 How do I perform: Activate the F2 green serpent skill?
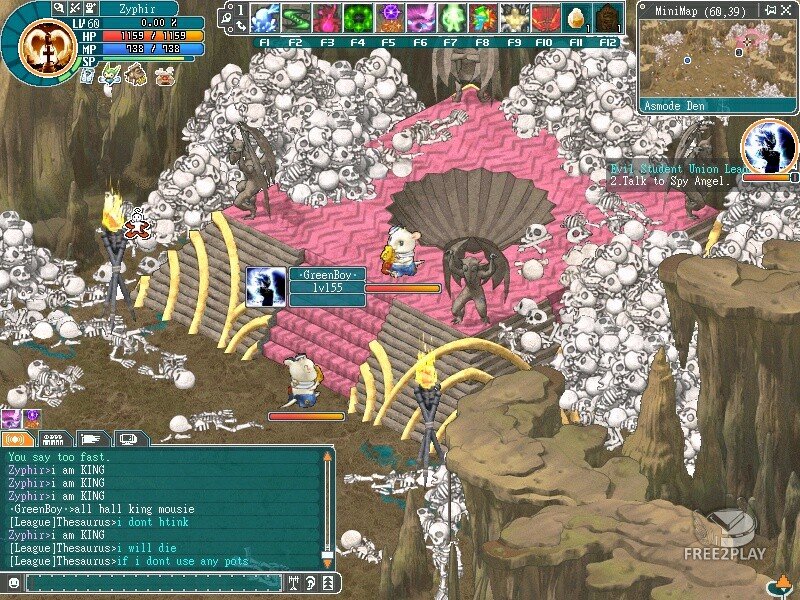(x=296, y=18)
